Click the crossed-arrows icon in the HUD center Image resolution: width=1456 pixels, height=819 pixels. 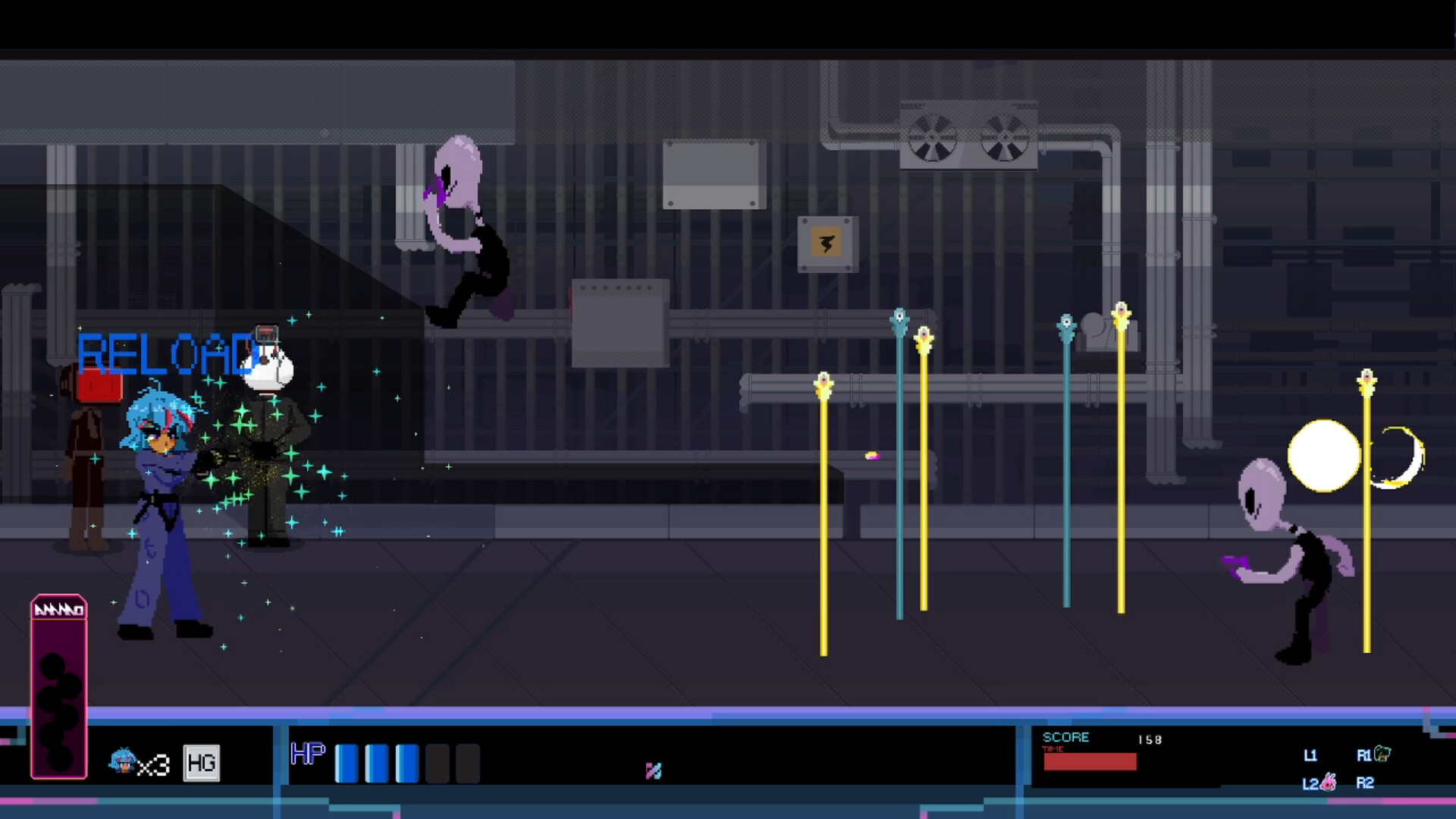(653, 770)
